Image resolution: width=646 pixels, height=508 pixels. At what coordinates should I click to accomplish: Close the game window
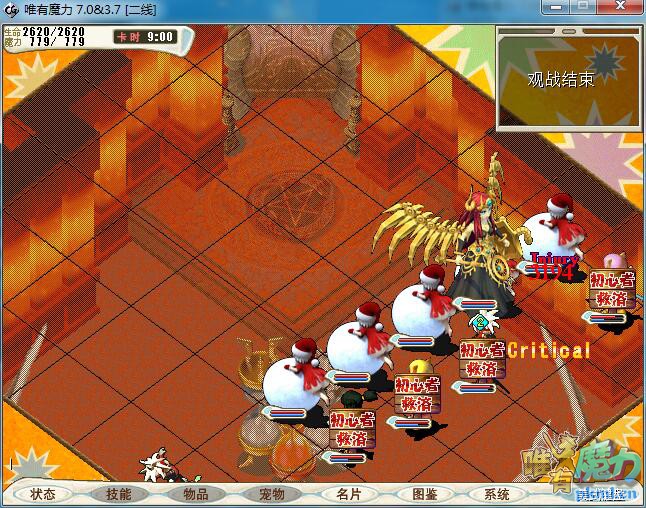[x=621, y=9]
